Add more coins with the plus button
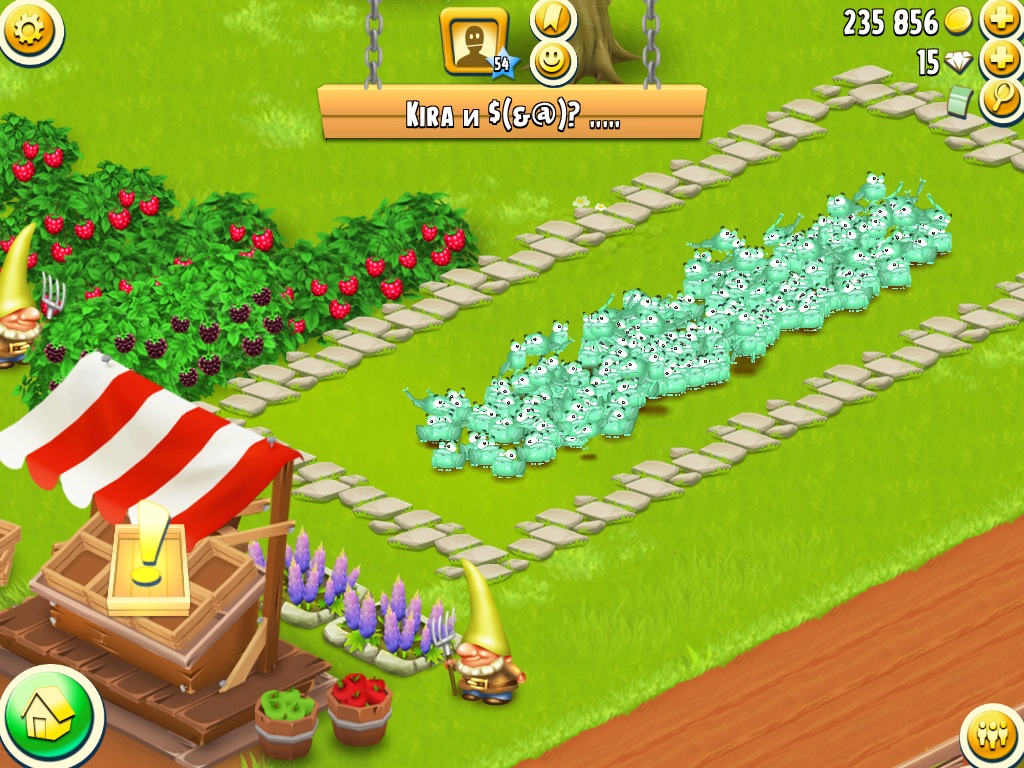Image resolution: width=1024 pixels, height=768 pixels. tap(1000, 19)
